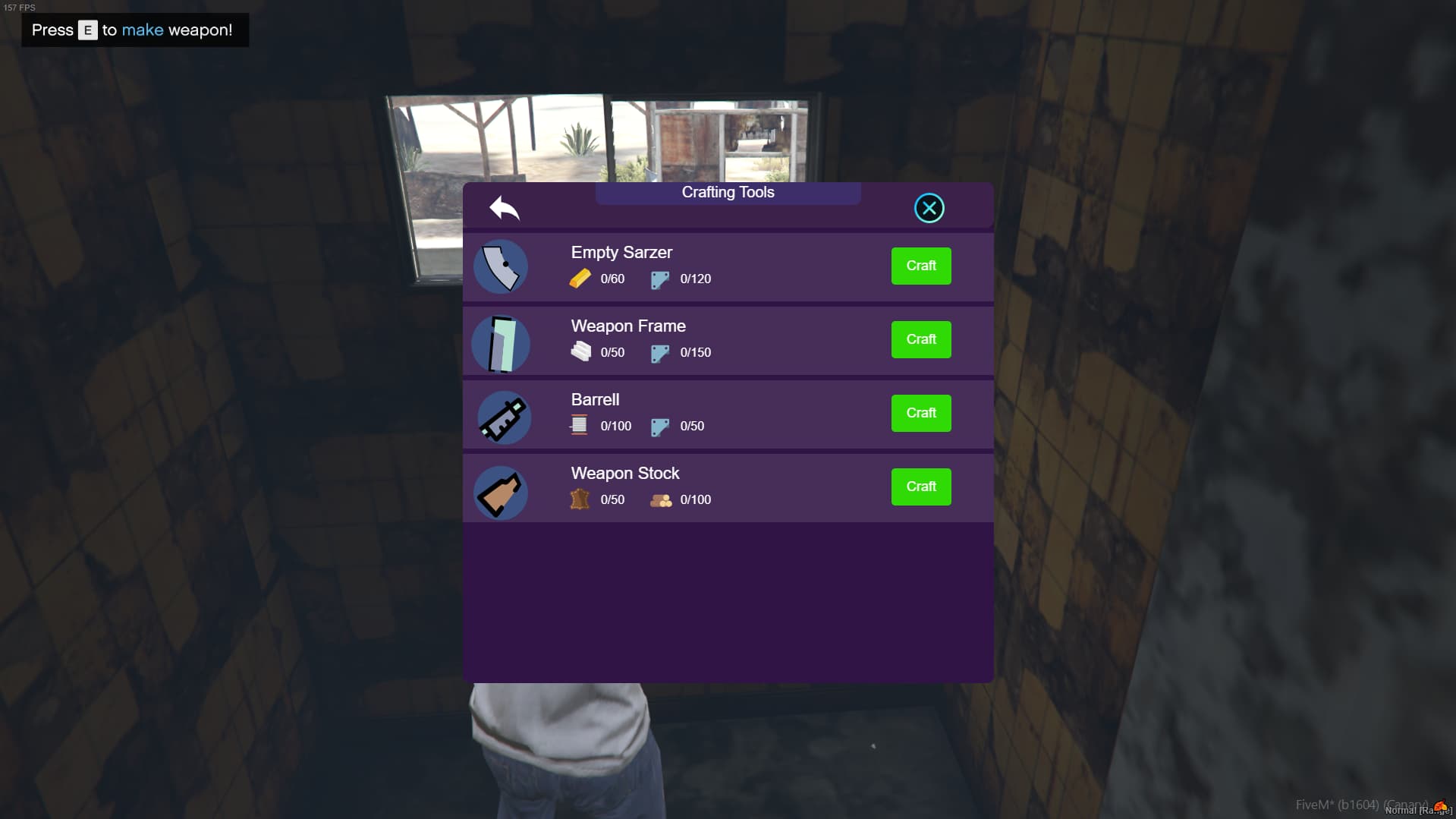The image size is (1456, 819).
Task: Click the wood pieces icon showing 0/100
Action: [x=661, y=499]
